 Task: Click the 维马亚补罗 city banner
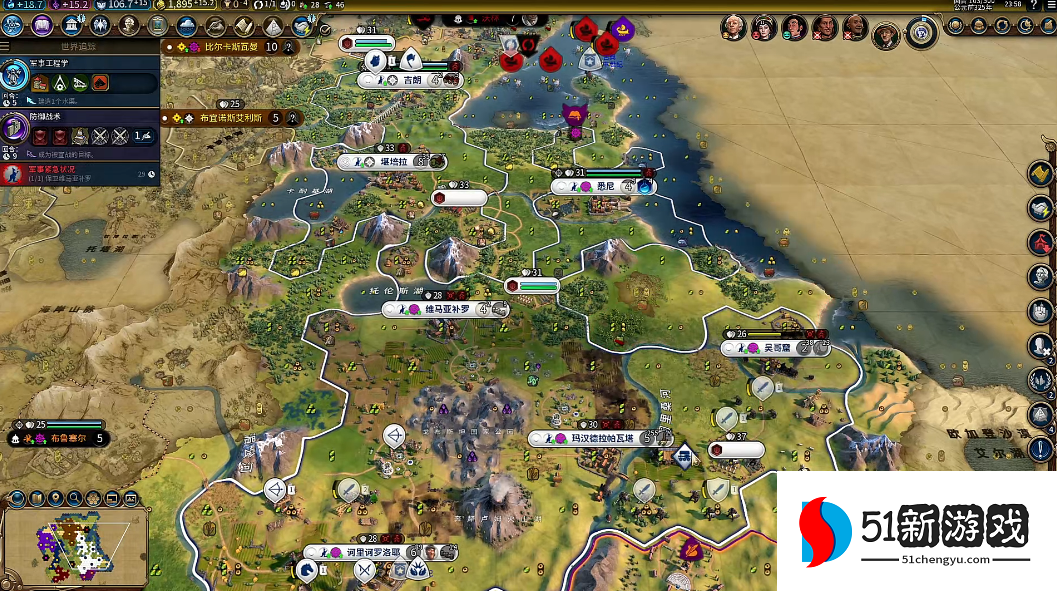click(x=446, y=310)
